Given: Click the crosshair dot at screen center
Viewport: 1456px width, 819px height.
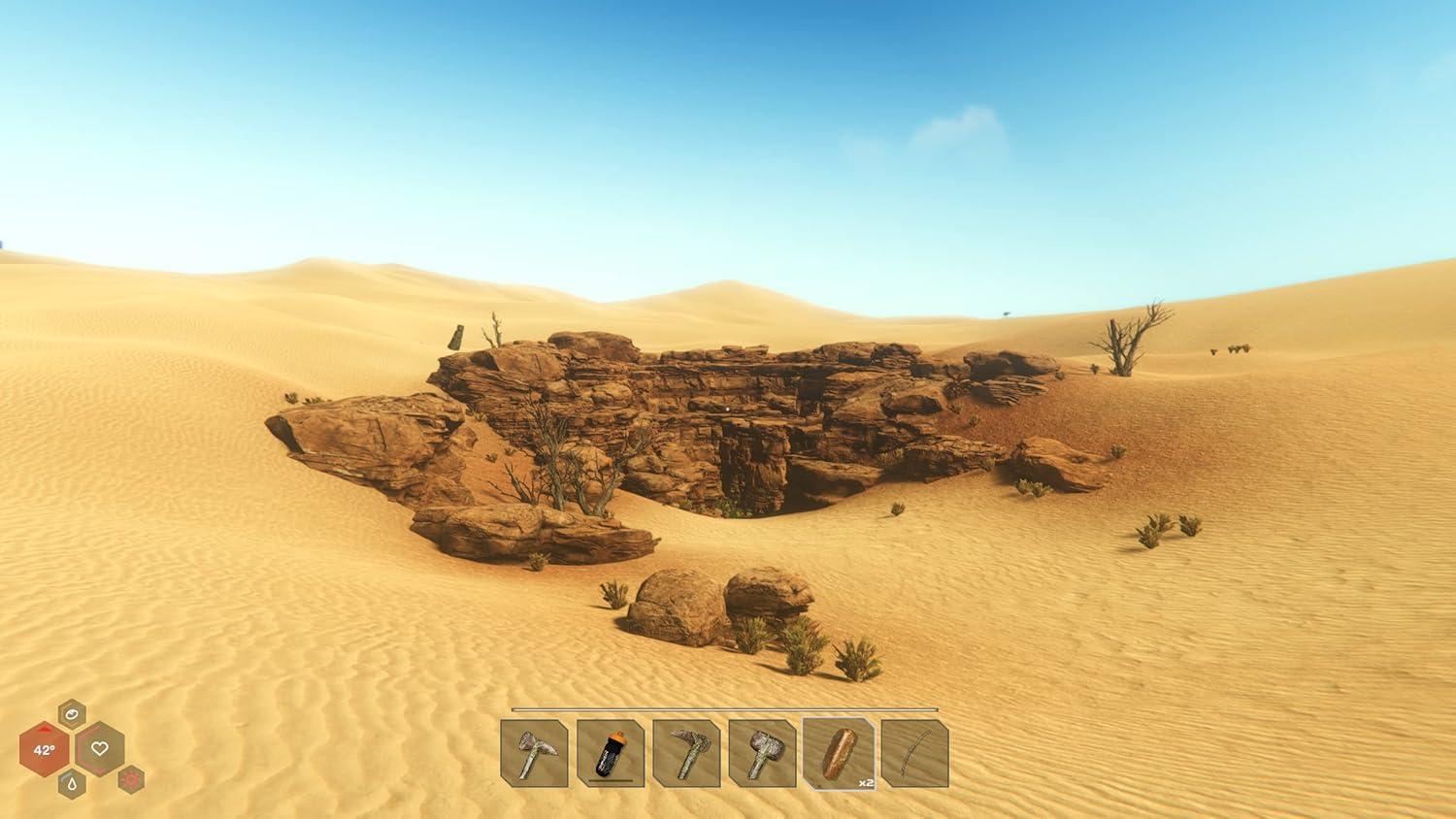Looking at the screenshot, I should click(x=728, y=409).
